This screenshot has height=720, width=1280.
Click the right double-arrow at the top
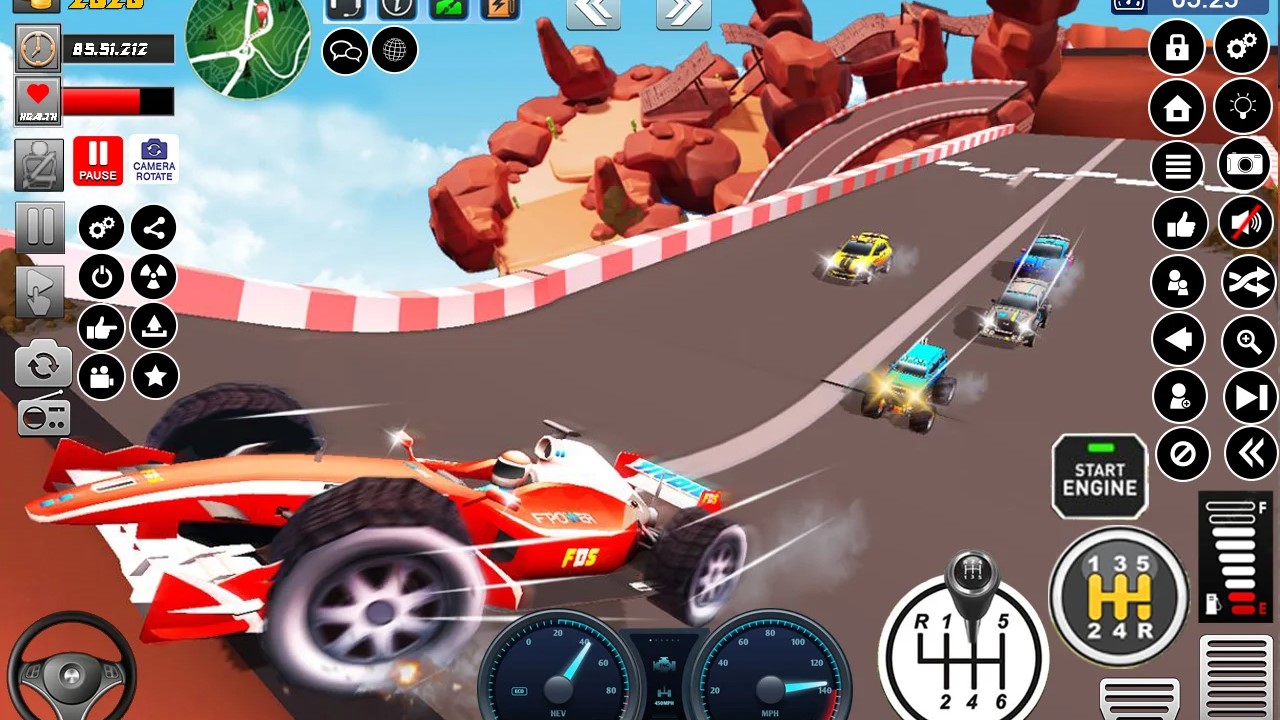[x=683, y=12]
